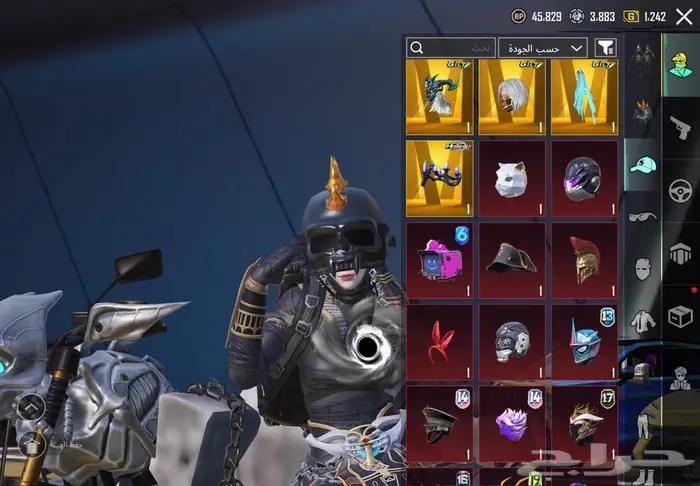This screenshot has height=486, width=700.
Task: Select the white-haired wig item
Action: coord(512,97)
